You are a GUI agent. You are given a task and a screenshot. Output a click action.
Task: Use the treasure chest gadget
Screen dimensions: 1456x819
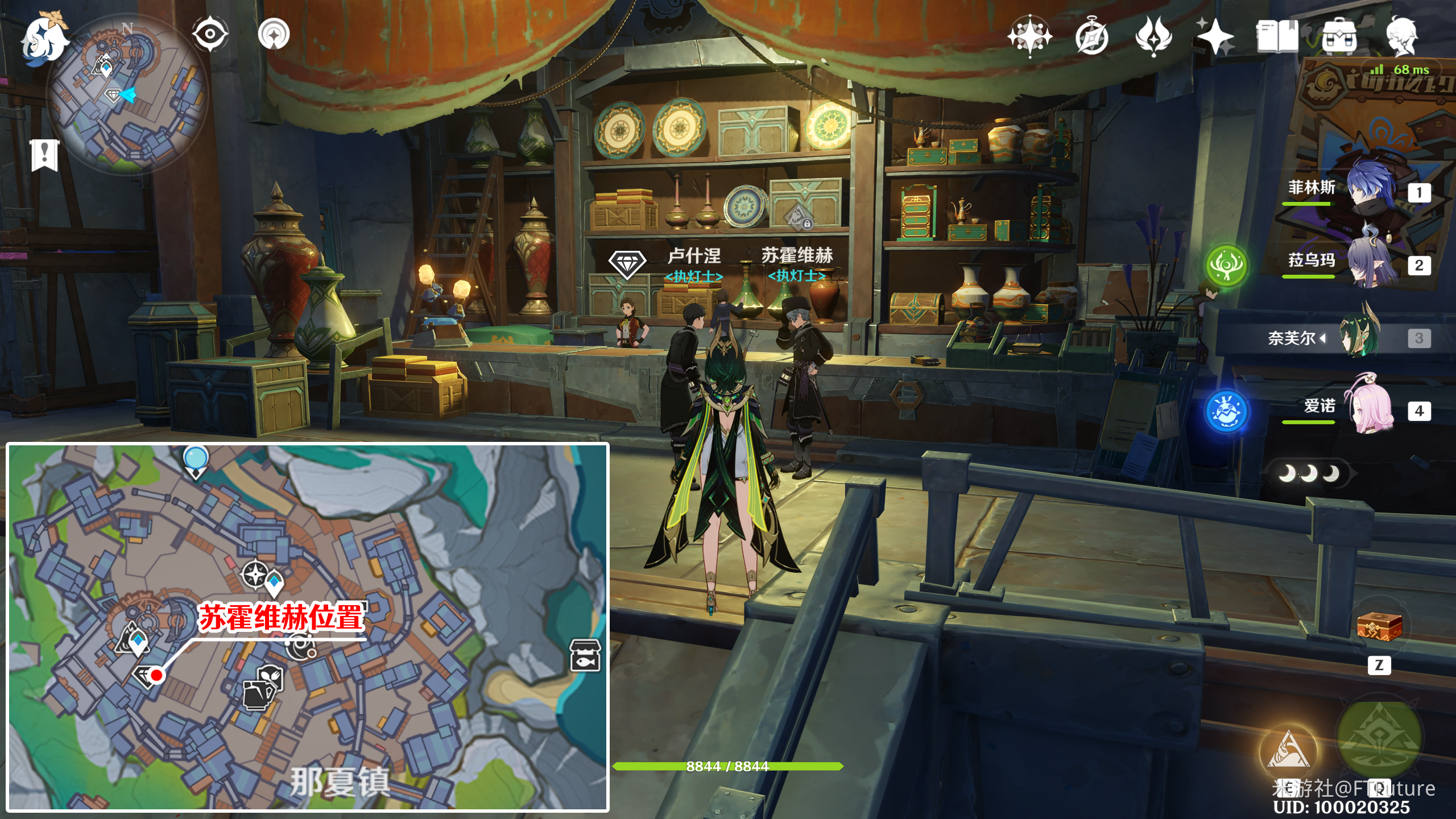point(1379,627)
